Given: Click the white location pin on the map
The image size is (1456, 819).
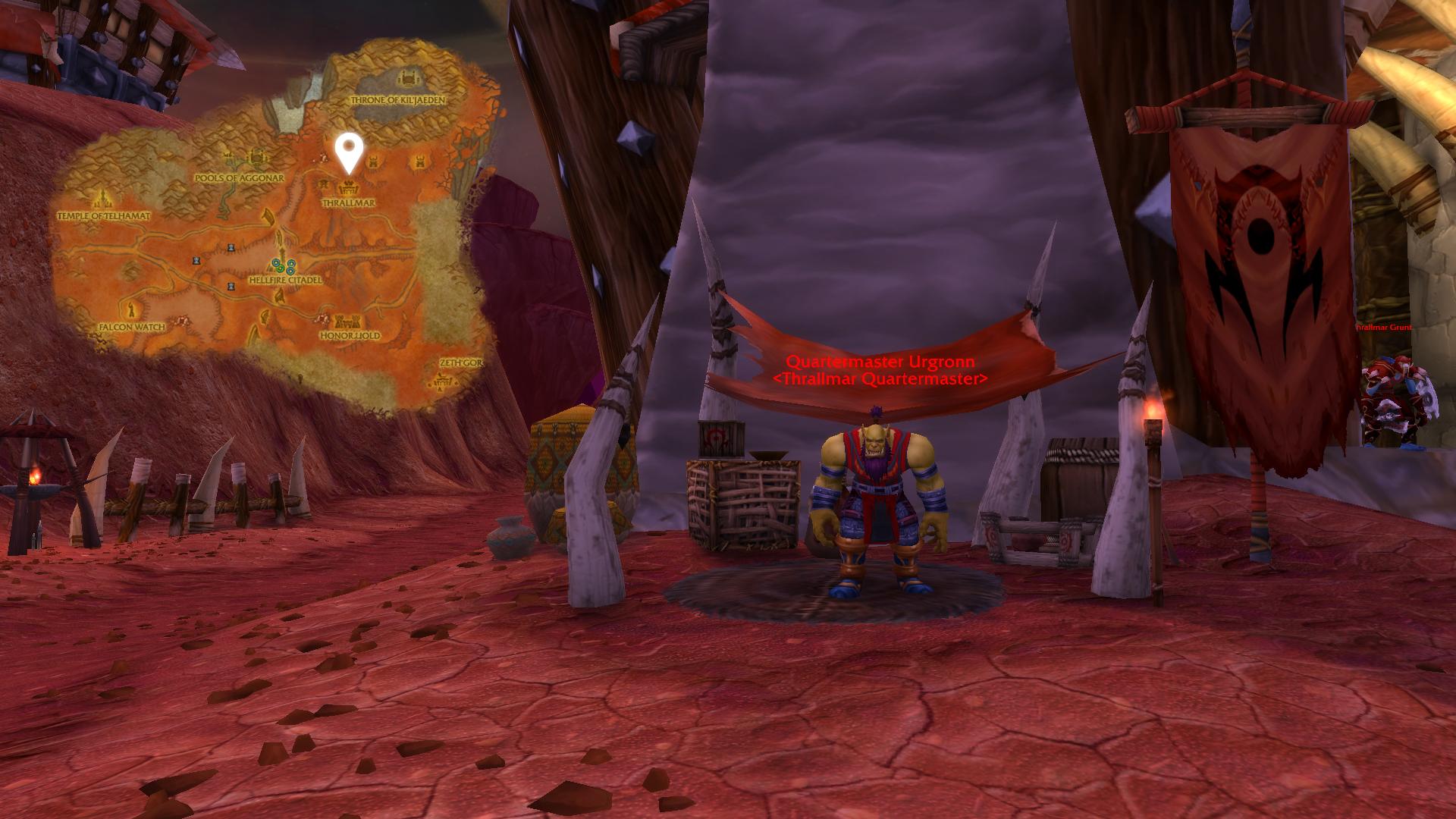Looking at the screenshot, I should [348, 152].
